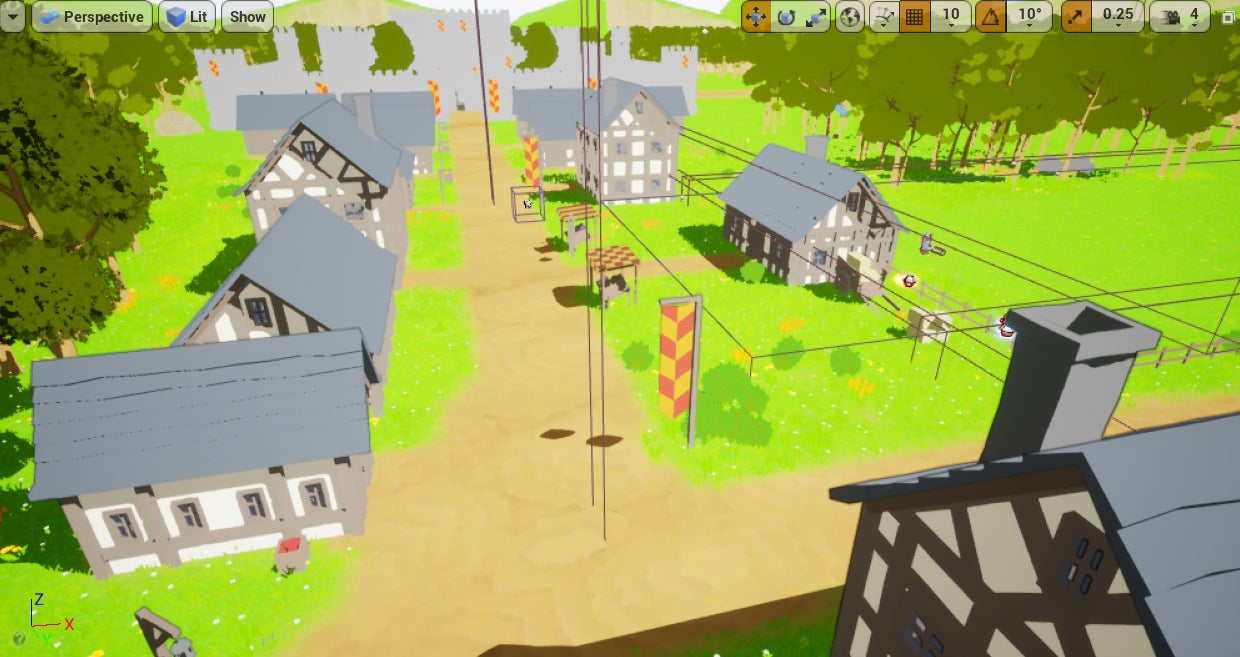Open the Show flags menu
The image size is (1240, 657).
pos(247,16)
